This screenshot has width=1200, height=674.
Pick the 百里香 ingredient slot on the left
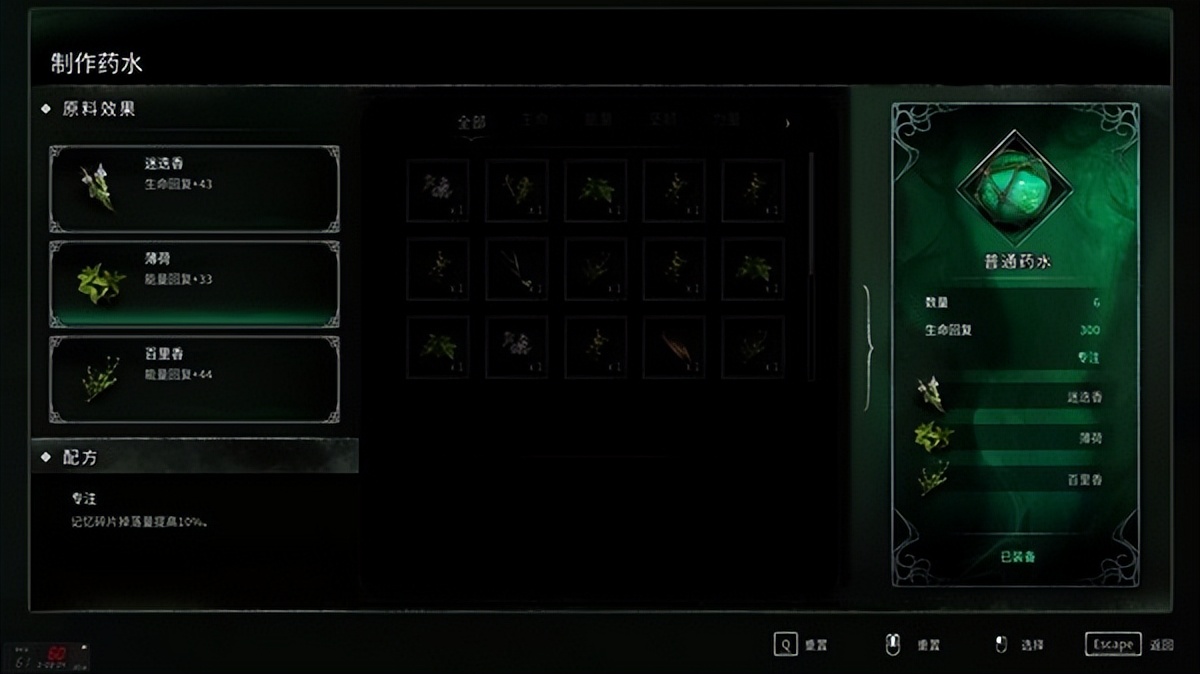tap(194, 378)
